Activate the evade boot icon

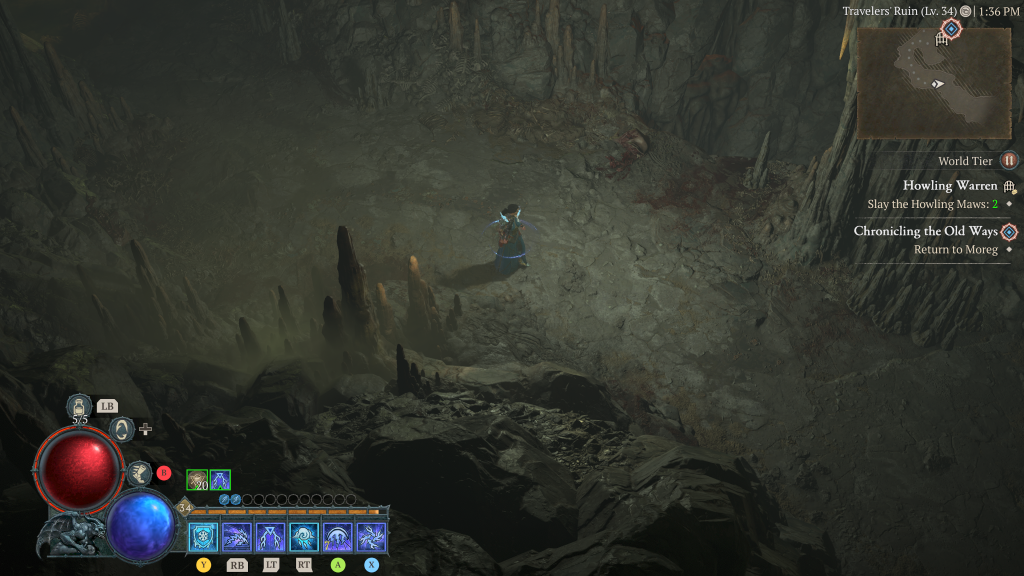[x=139, y=473]
